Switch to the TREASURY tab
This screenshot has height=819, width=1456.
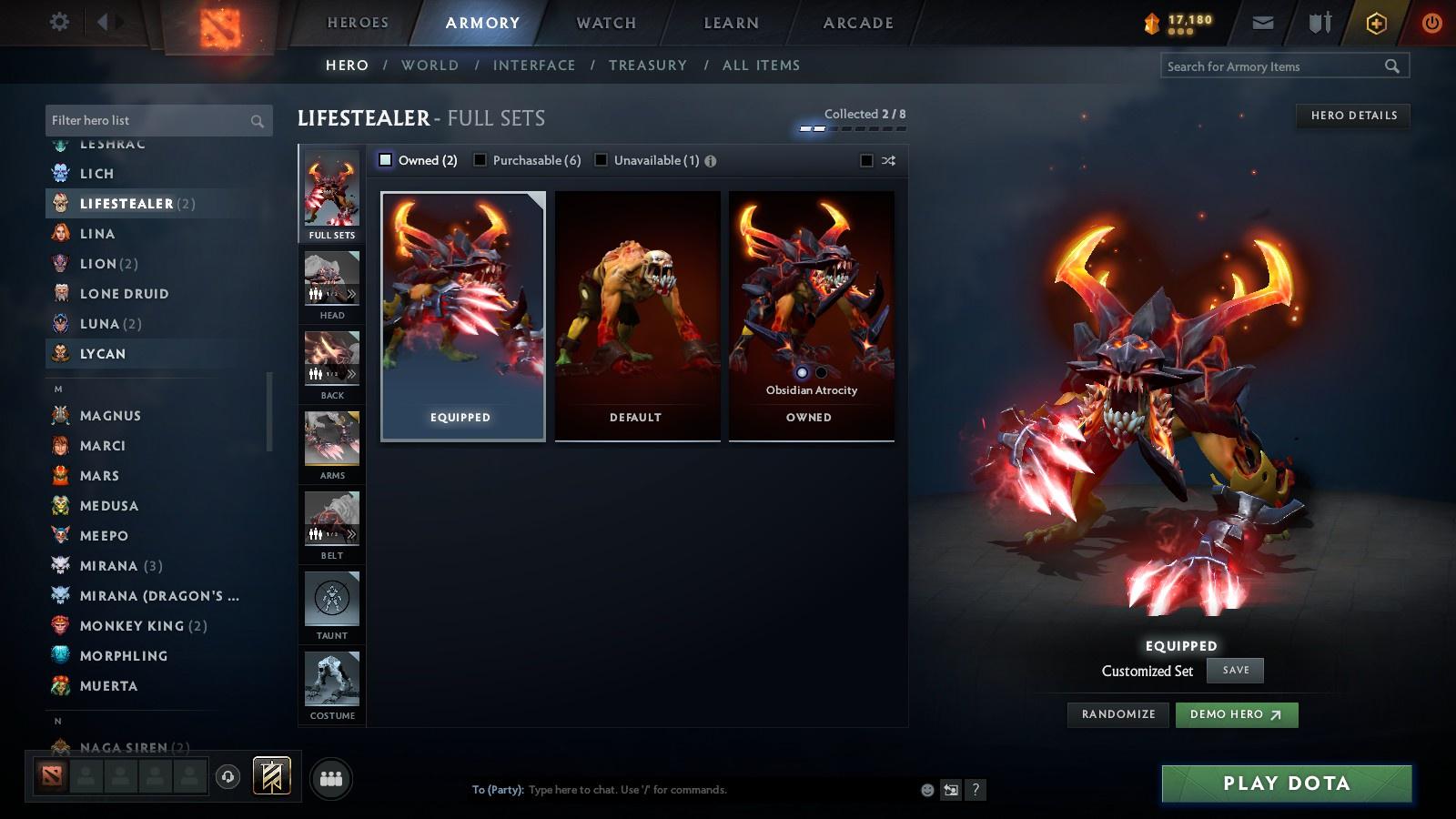pyautogui.click(x=648, y=65)
